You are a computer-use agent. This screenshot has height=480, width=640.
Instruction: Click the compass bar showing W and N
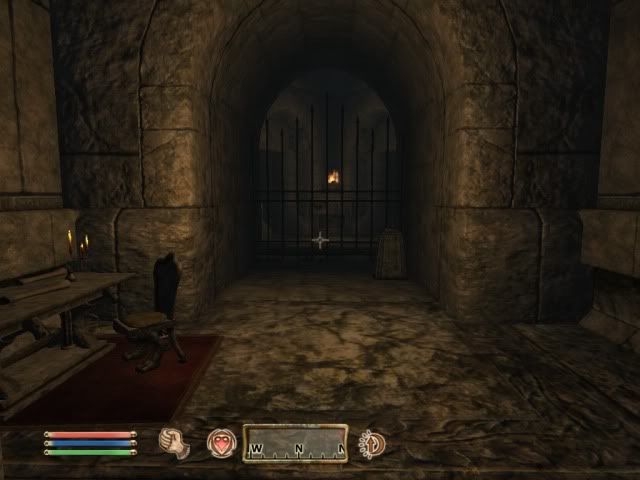tap(295, 443)
